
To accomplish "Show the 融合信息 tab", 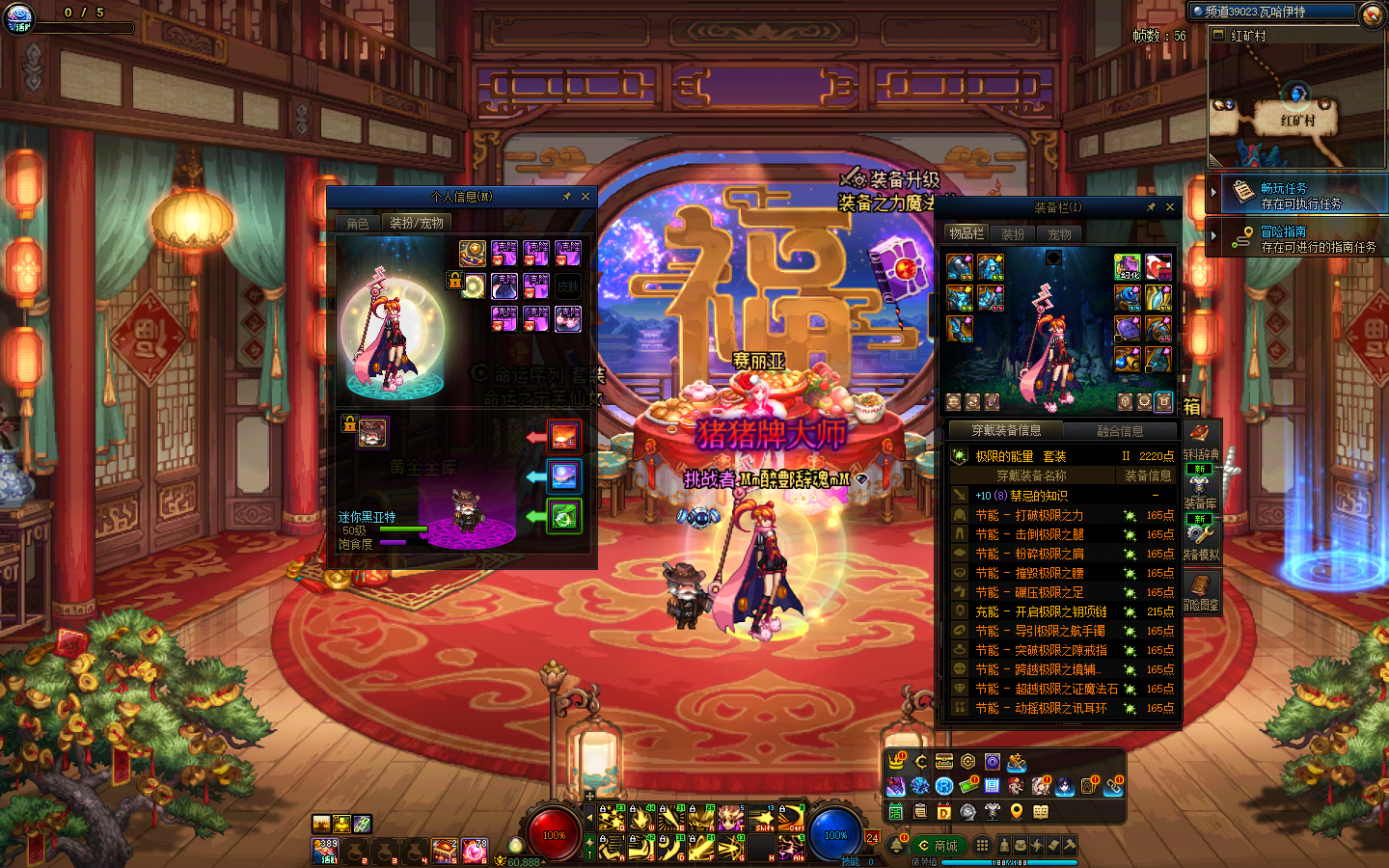I will pyautogui.click(x=1120, y=431).
